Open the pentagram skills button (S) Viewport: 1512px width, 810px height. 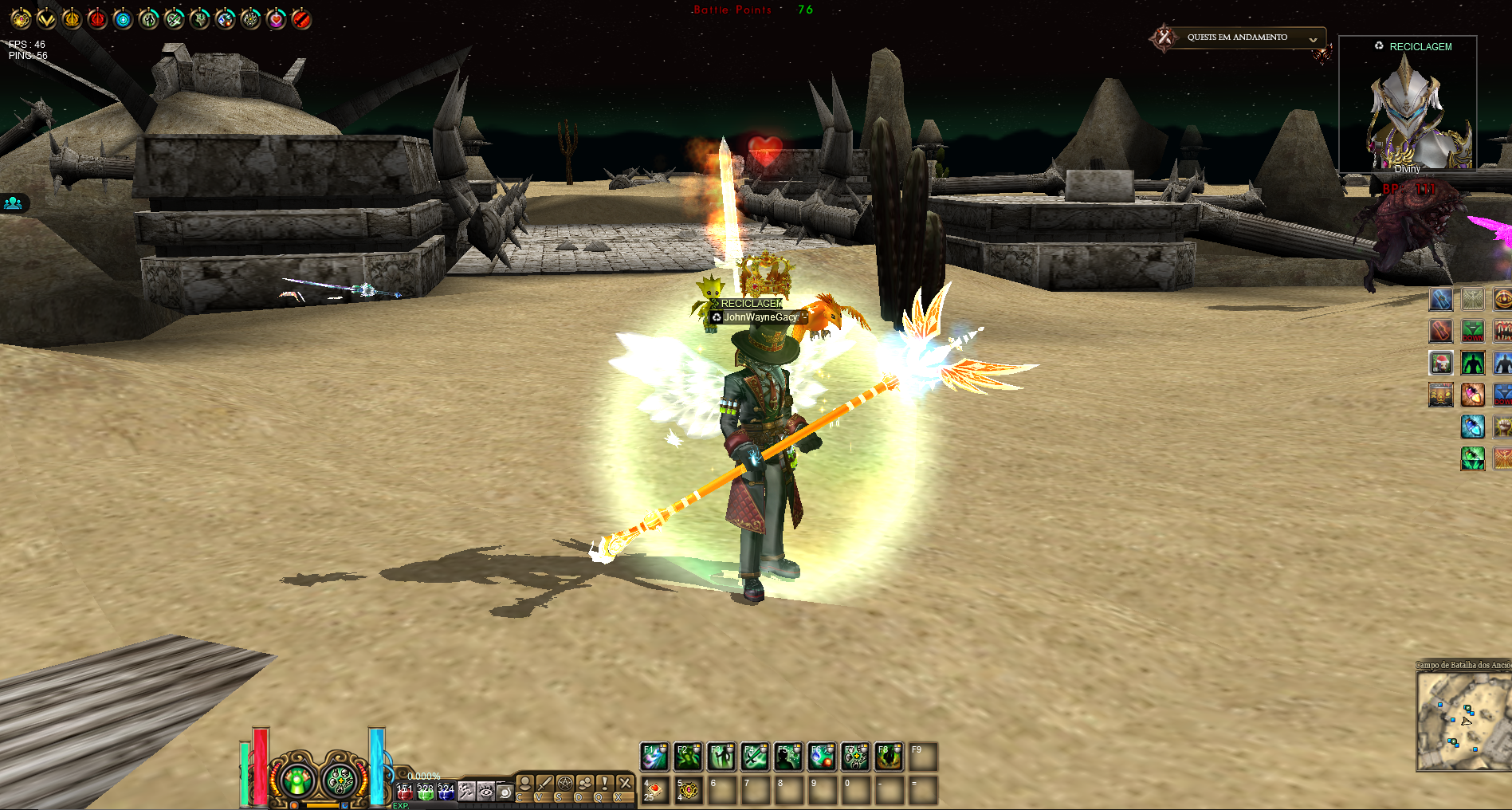[564, 784]
